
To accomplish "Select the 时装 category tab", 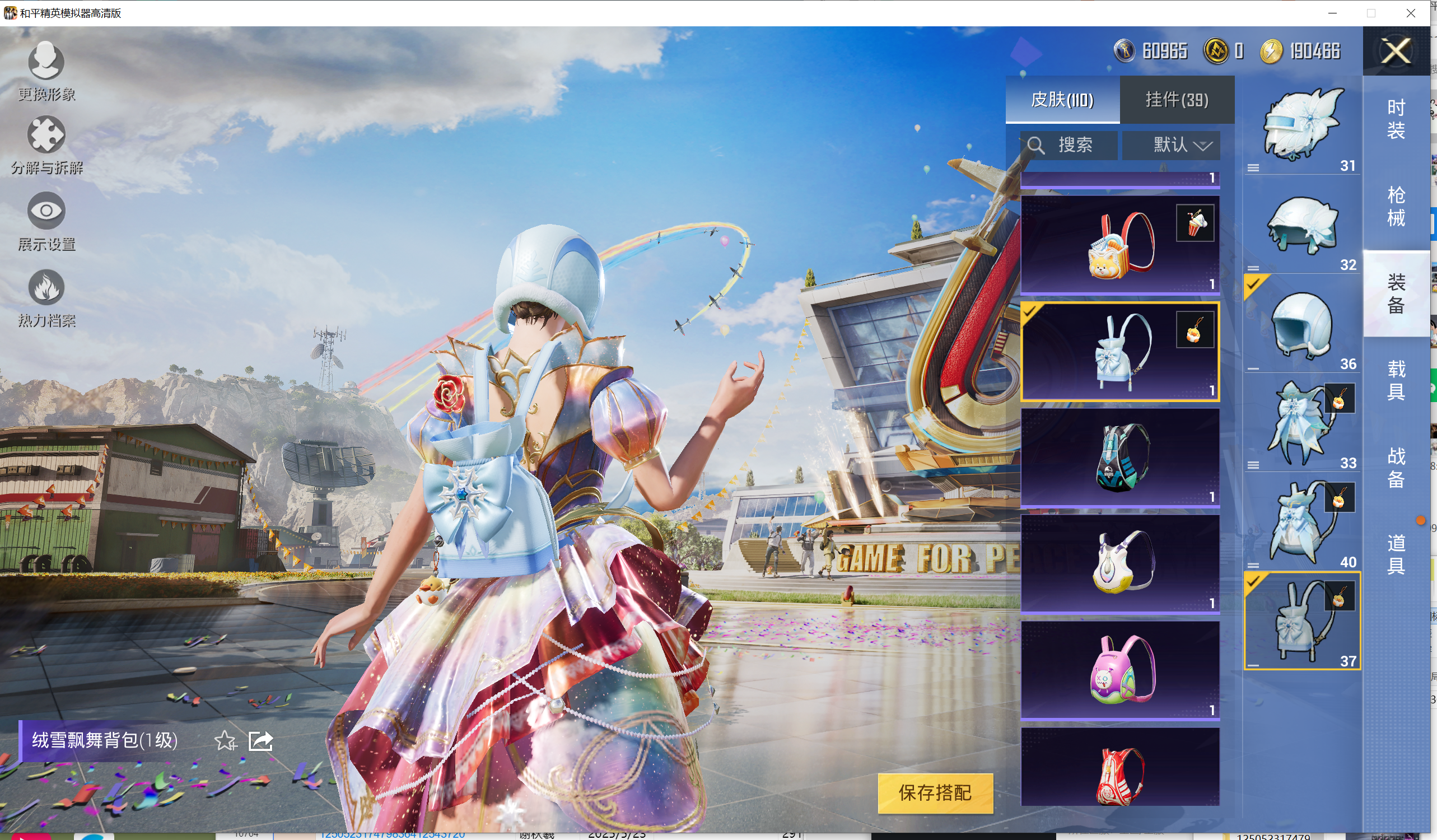I will point(1396,119).
